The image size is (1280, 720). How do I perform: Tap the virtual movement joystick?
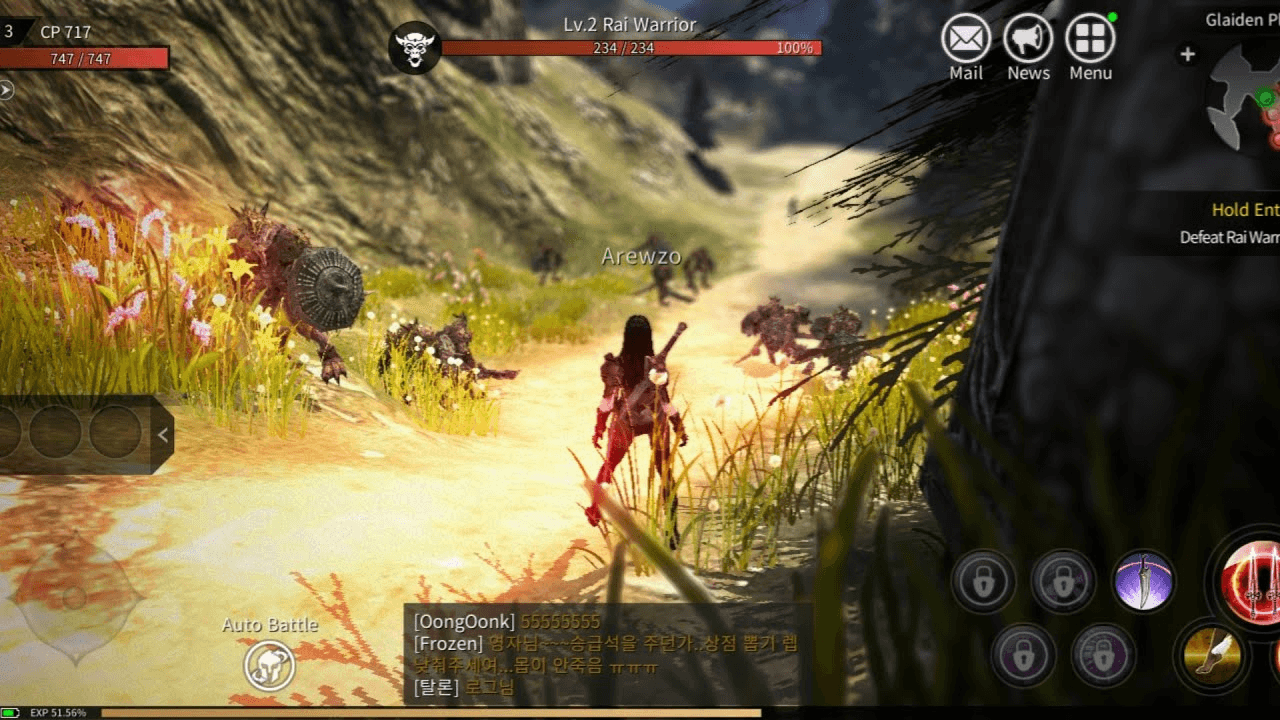coord(75,599)
